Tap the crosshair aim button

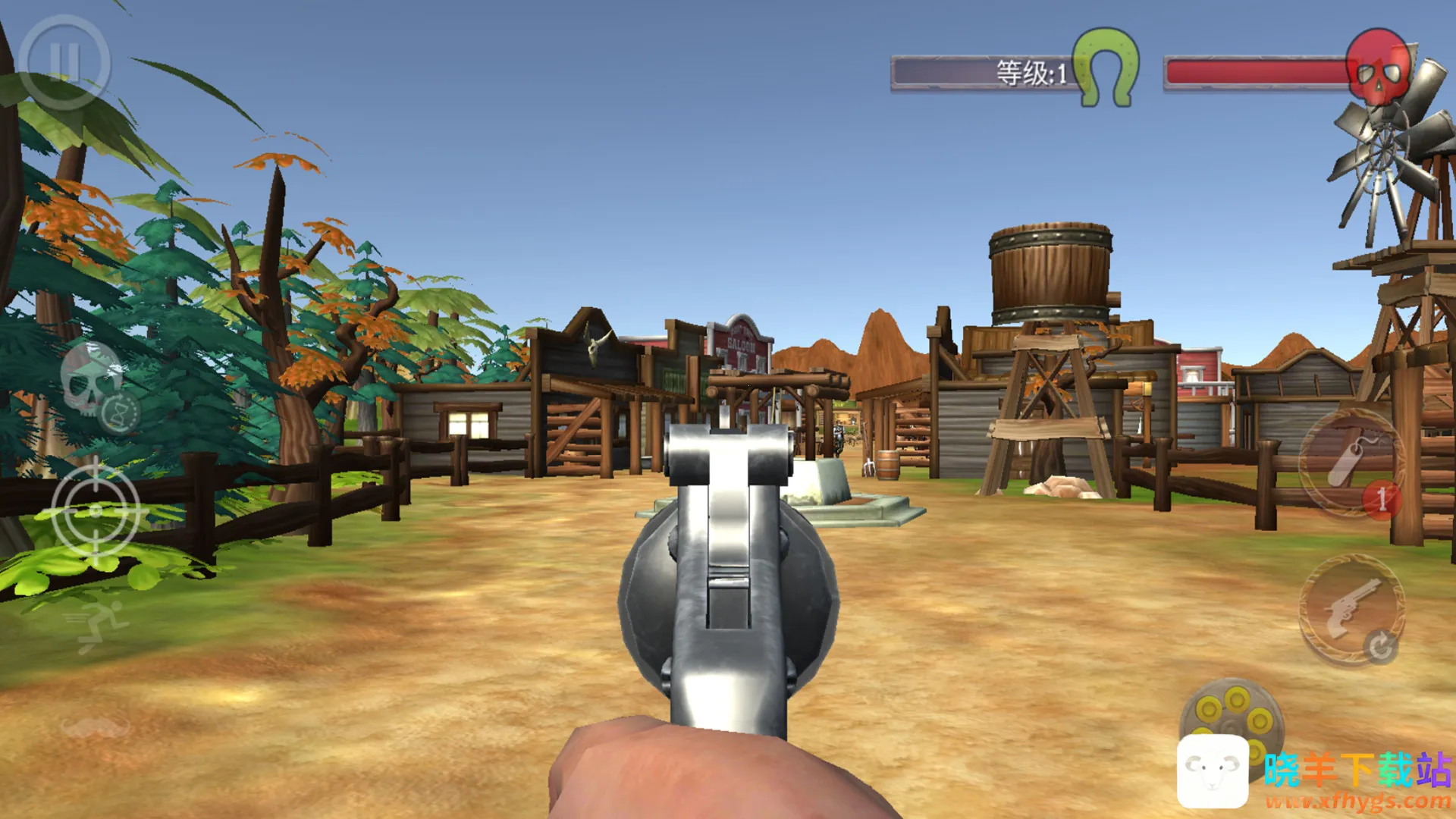coord(96,510)
